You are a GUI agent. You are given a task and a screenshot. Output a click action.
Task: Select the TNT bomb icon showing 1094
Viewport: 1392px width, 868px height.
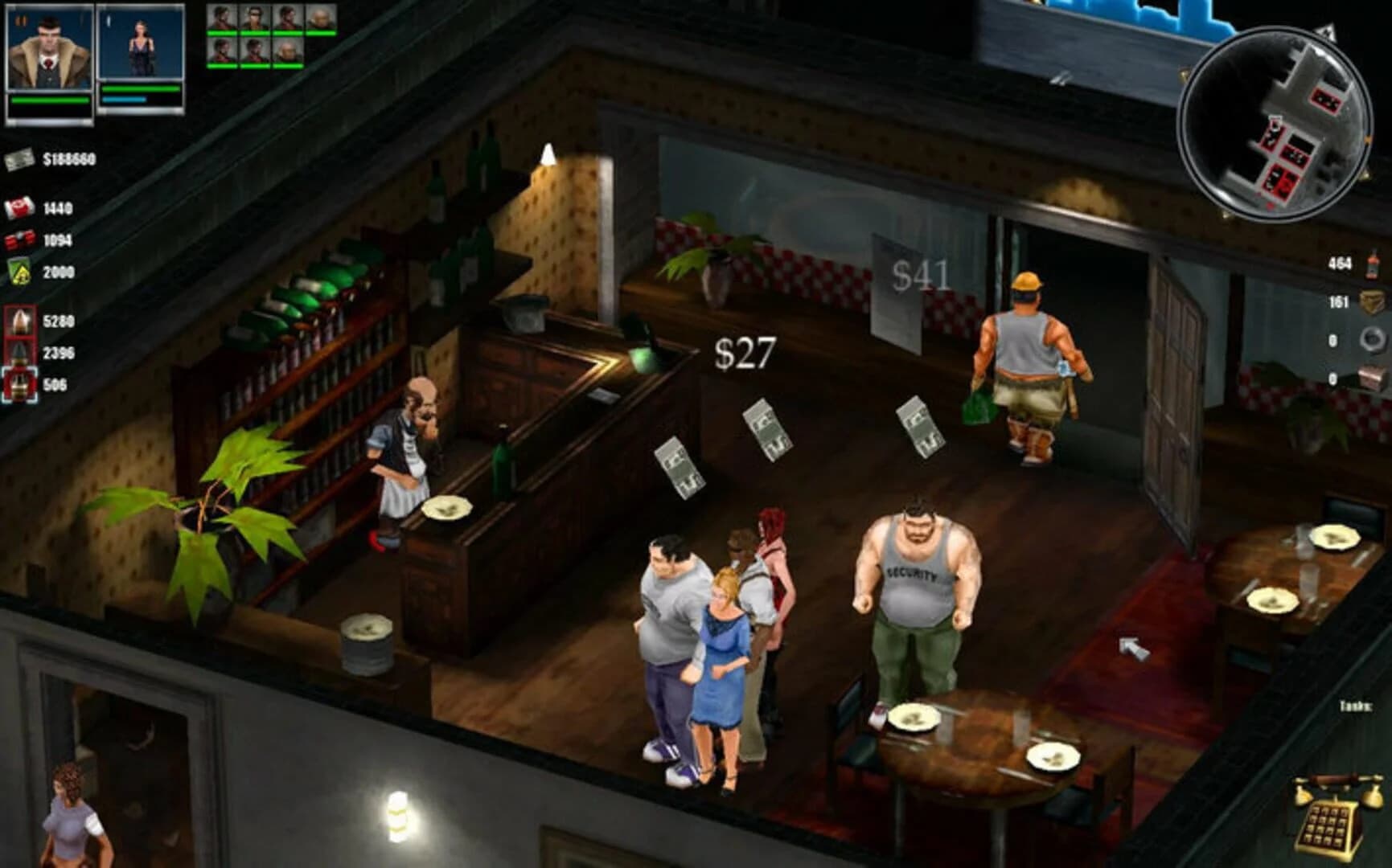click(x=22, y=239)
